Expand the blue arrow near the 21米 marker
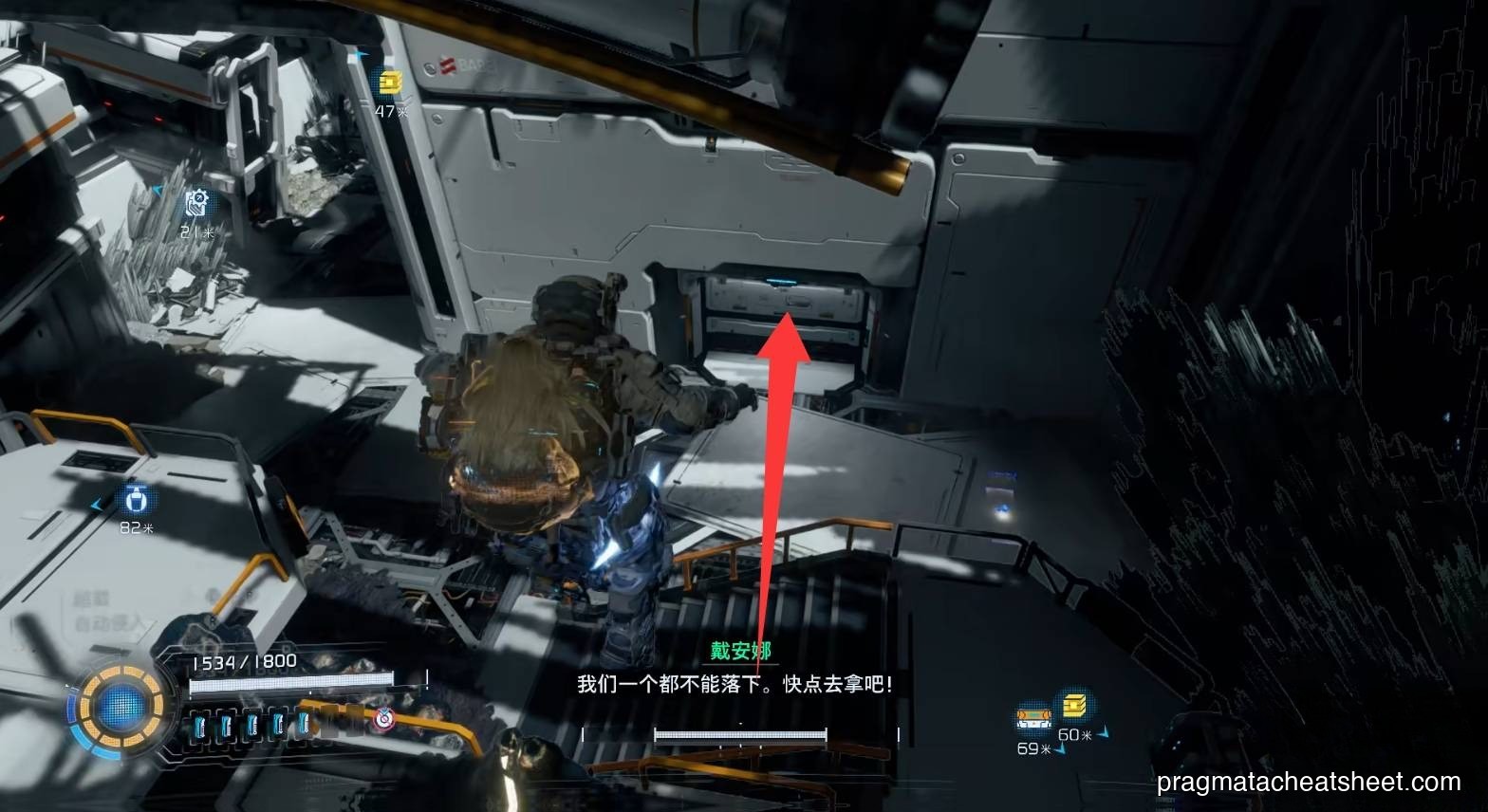This screenshot has width=1488, height=812. coord(159,193)
